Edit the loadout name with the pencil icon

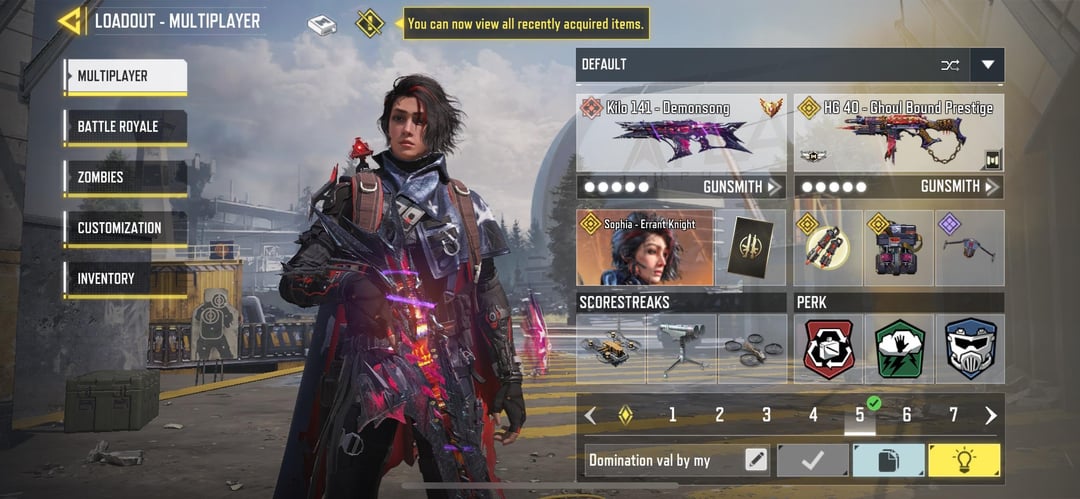point(756,460)
